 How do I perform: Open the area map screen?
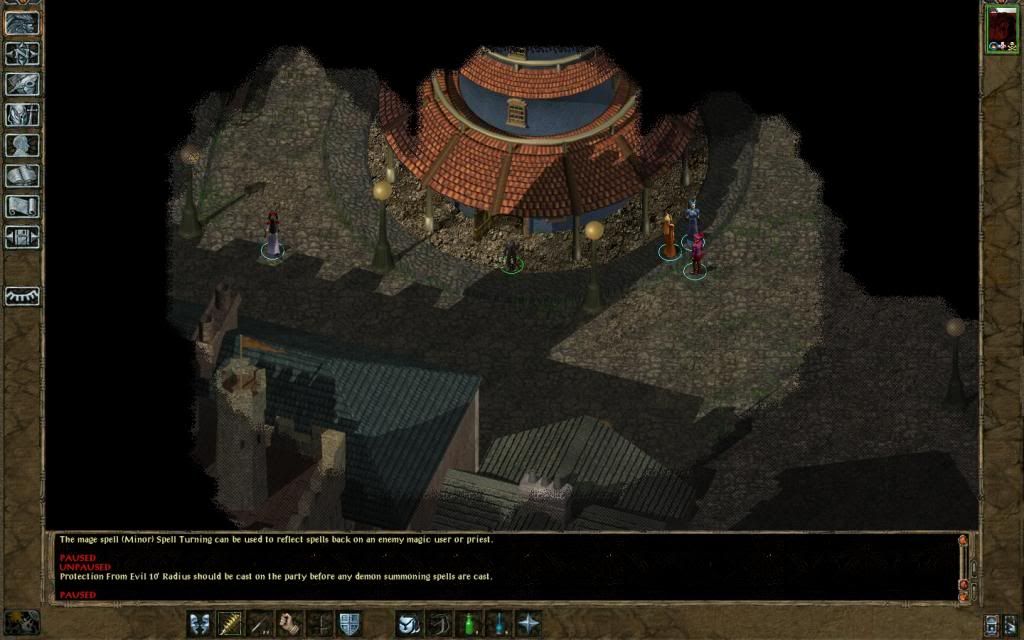click(x=22, y=53)
